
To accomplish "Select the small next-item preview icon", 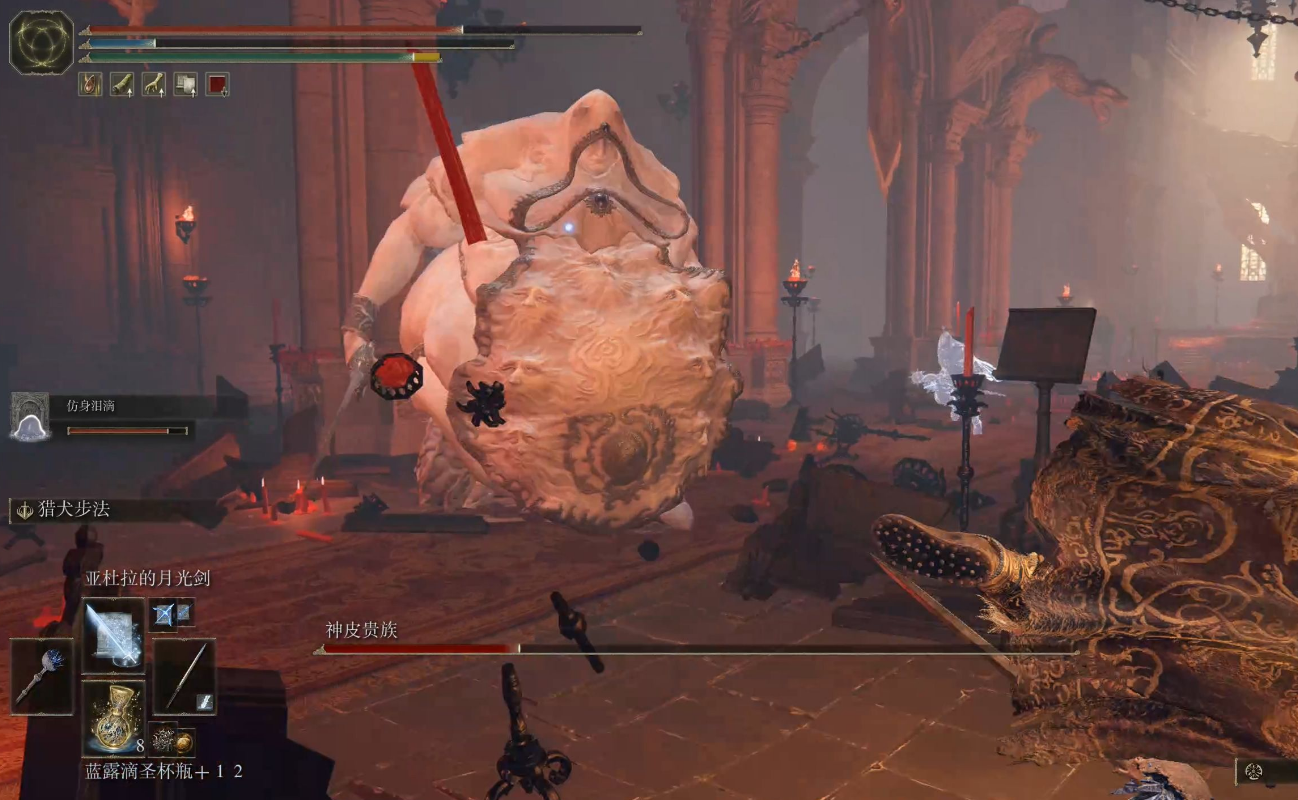I will [164, 740].
